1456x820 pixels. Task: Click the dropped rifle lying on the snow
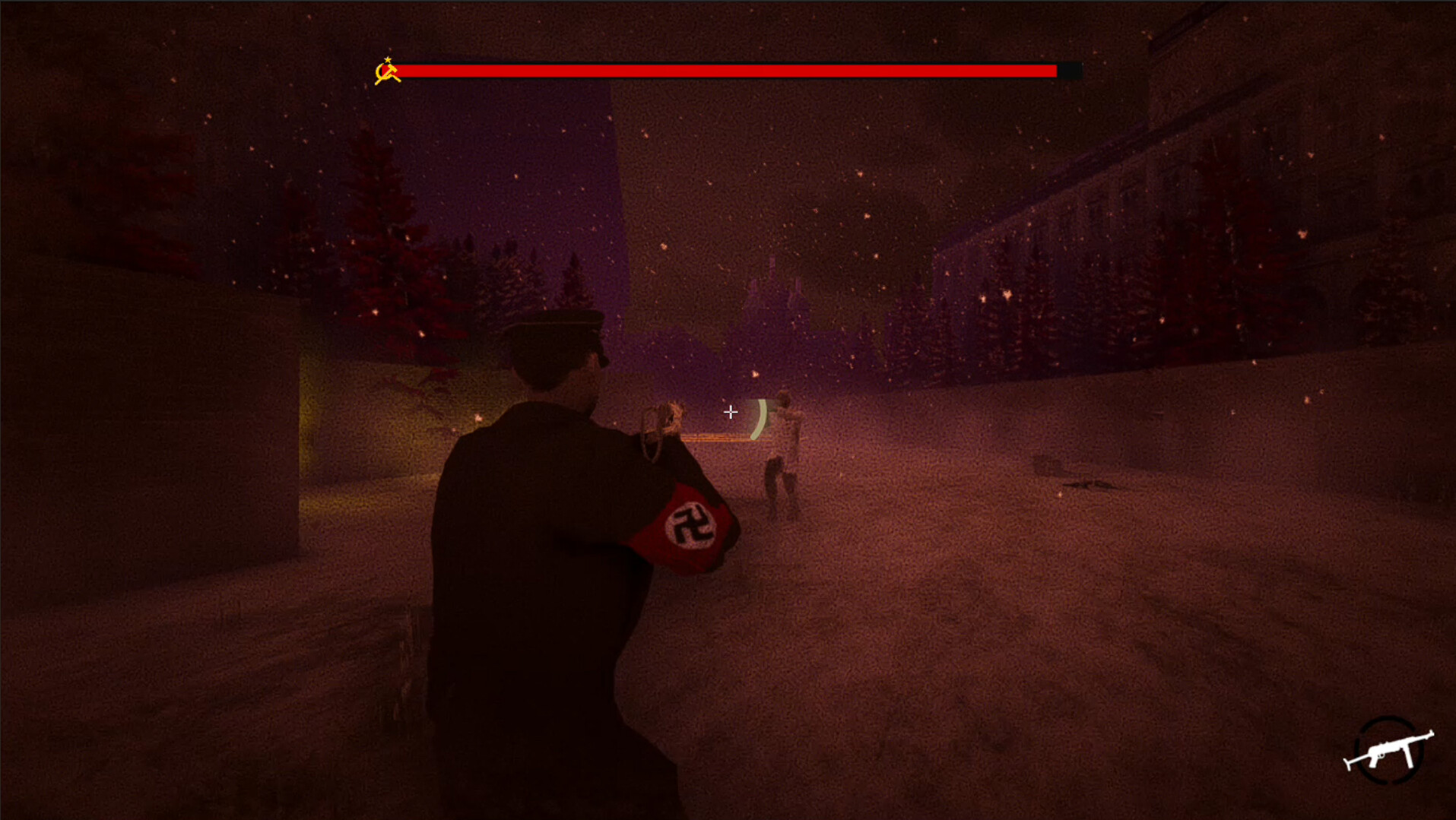(1087, 484)
